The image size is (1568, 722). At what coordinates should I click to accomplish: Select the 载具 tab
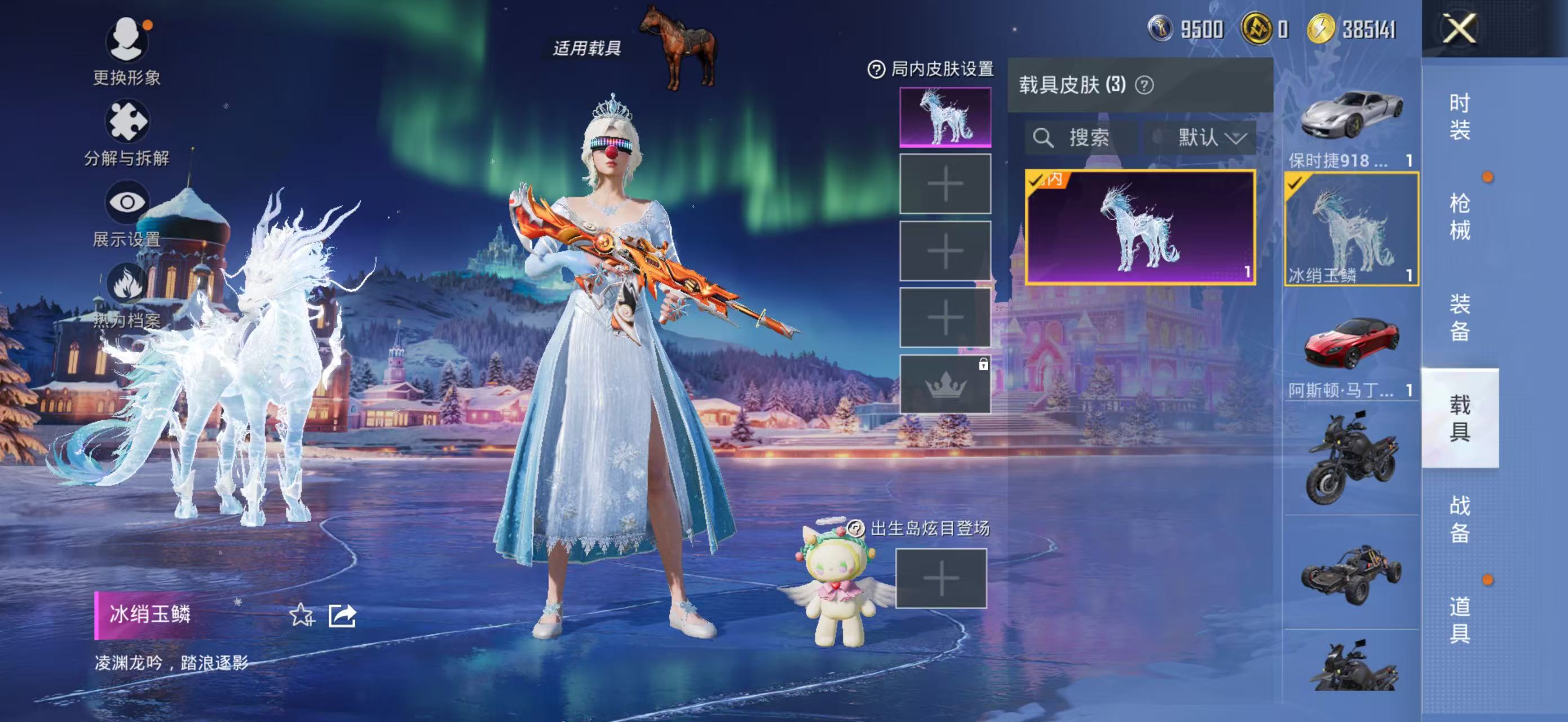[x=1459, y=417]
